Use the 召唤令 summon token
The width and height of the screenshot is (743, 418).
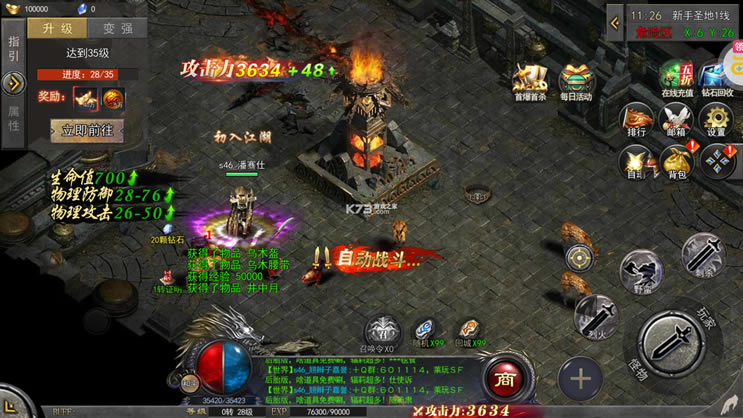coord(382,331)
